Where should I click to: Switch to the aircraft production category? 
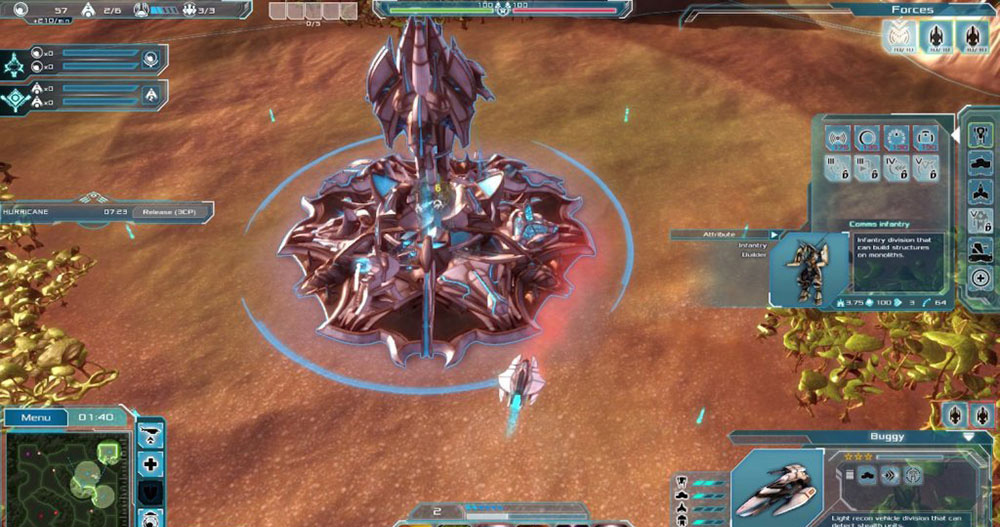pos(980,190)
